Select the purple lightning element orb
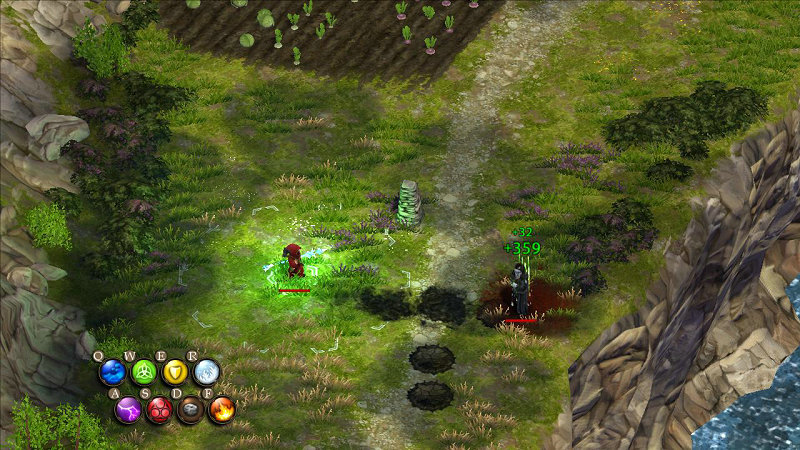The width and height of the screenshot is (800, 450). point(128,409)
